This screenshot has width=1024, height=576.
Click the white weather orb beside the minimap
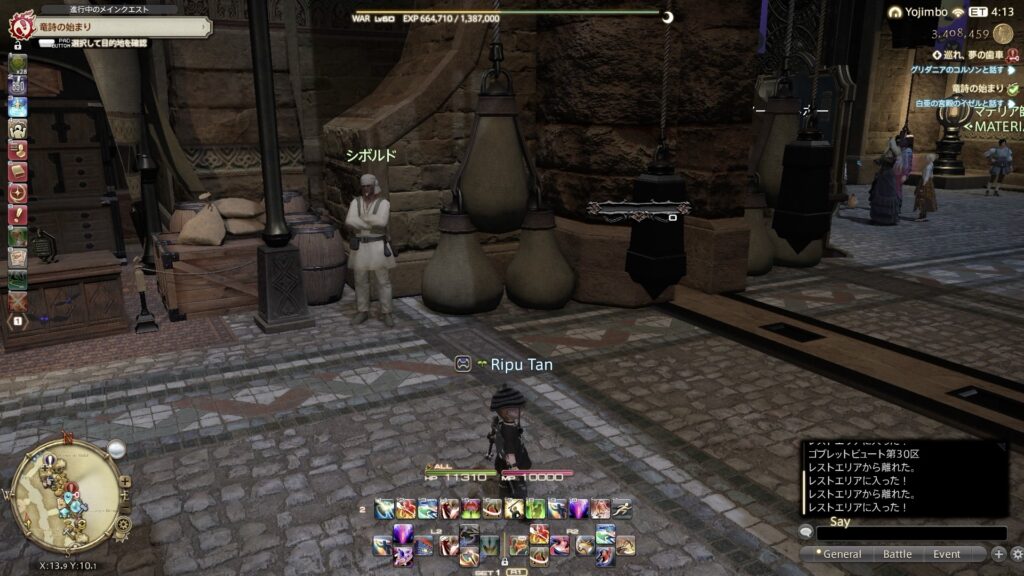coord(116,450)
